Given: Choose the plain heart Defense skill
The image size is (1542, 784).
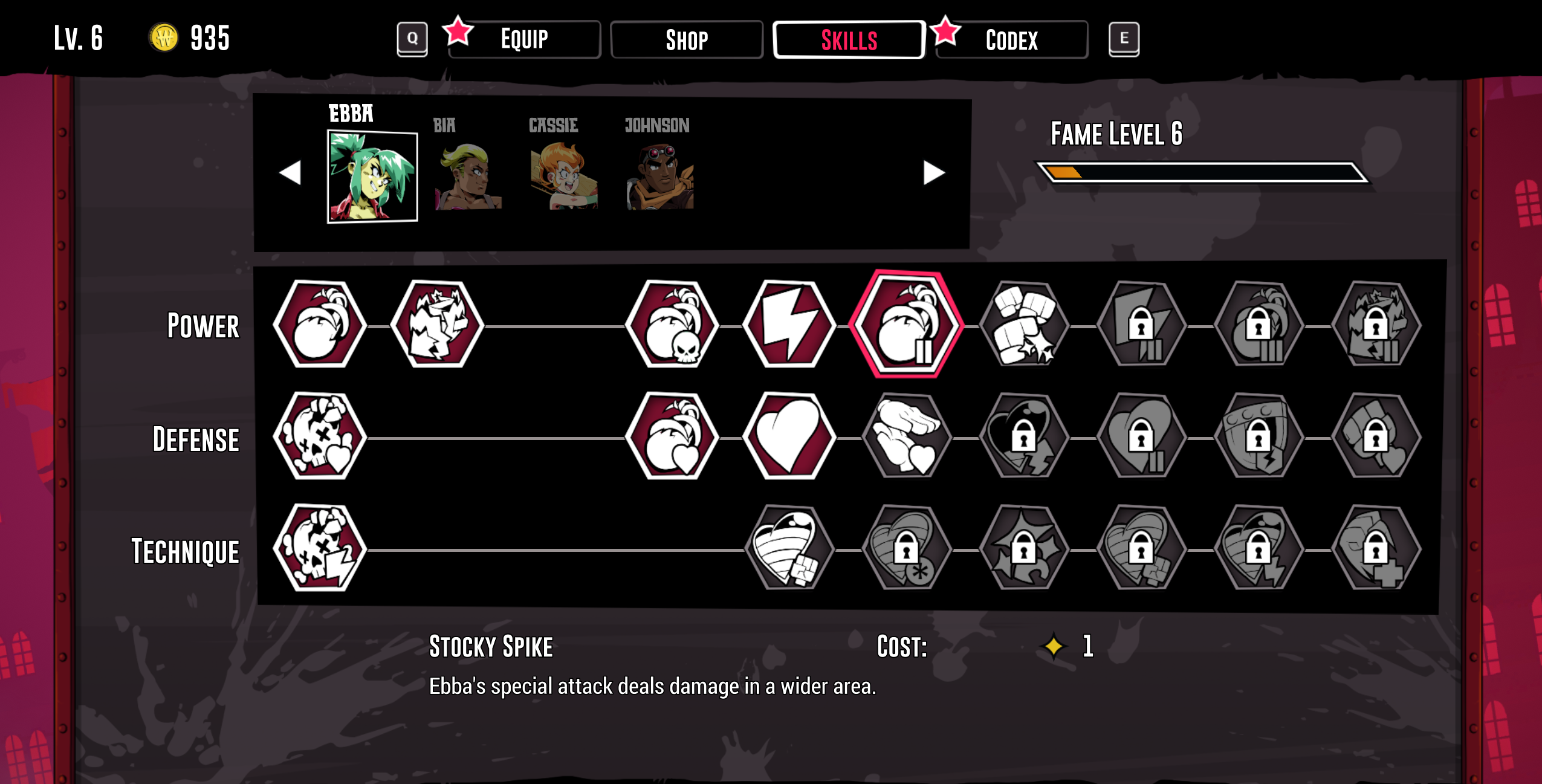Looking at the screenshot, I should coord(789,436).
